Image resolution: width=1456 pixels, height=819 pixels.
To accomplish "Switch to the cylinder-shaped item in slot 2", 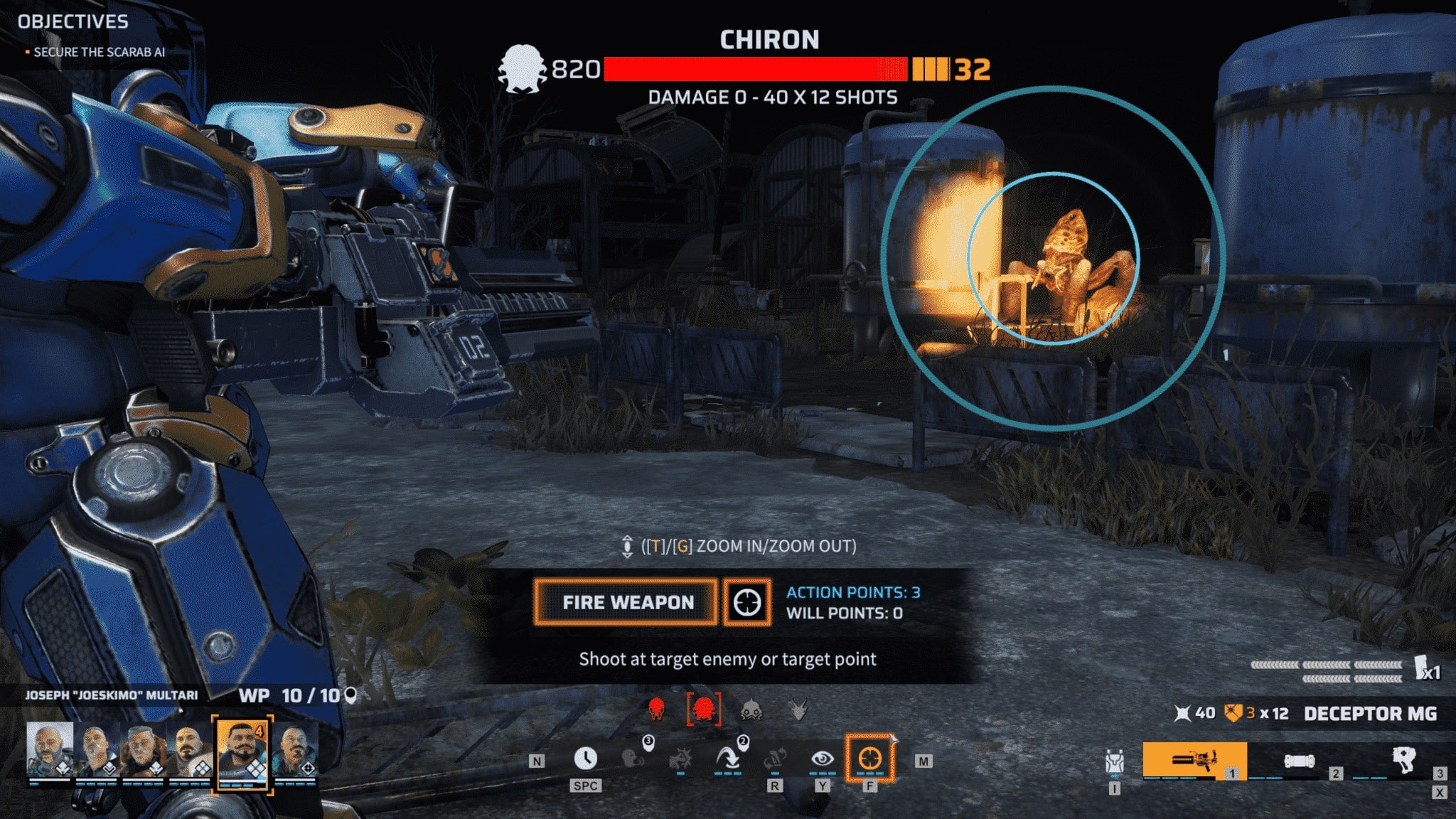I will (1299, 761).
